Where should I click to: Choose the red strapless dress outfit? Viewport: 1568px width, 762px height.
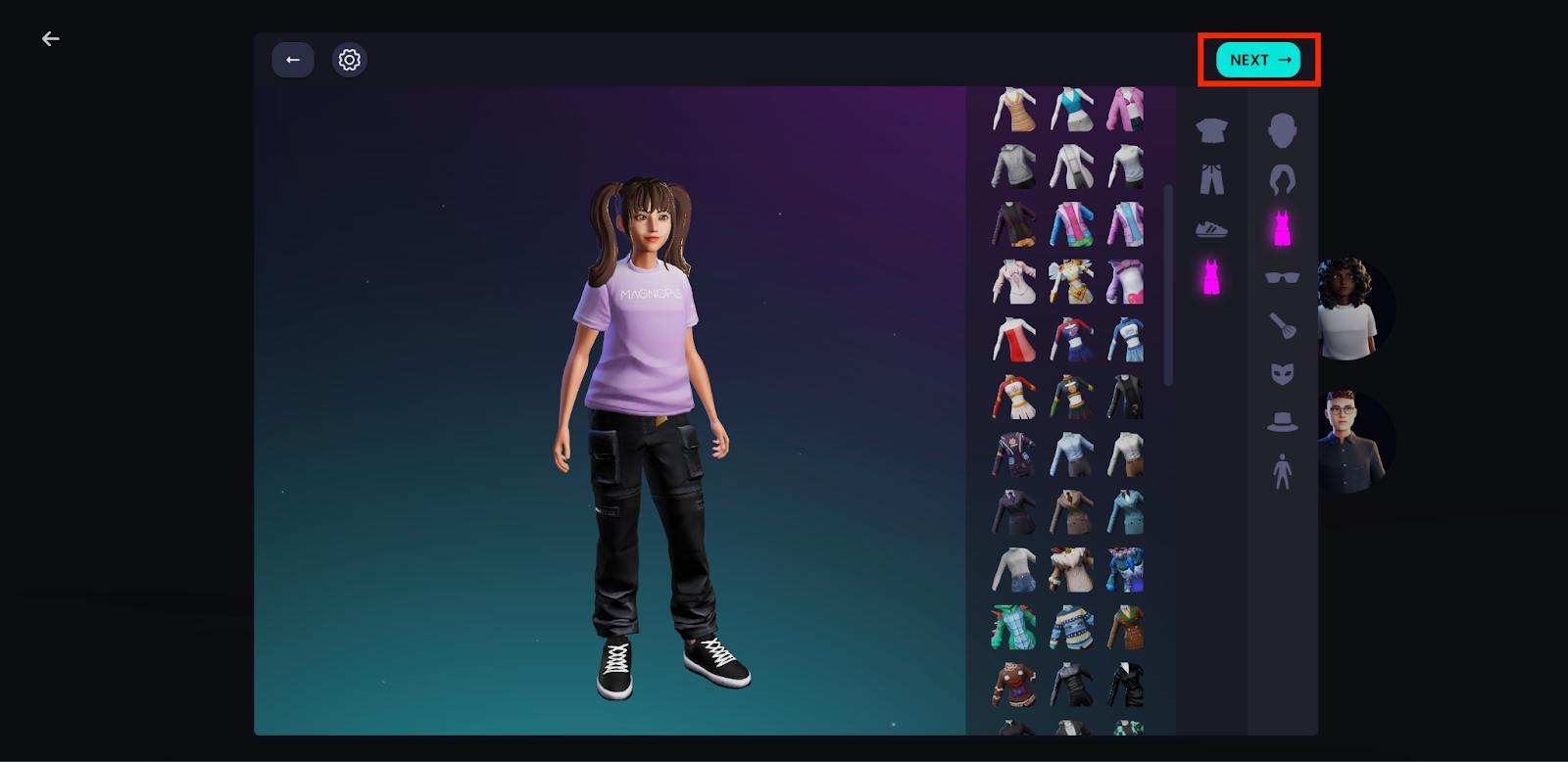click(1013, 340)
